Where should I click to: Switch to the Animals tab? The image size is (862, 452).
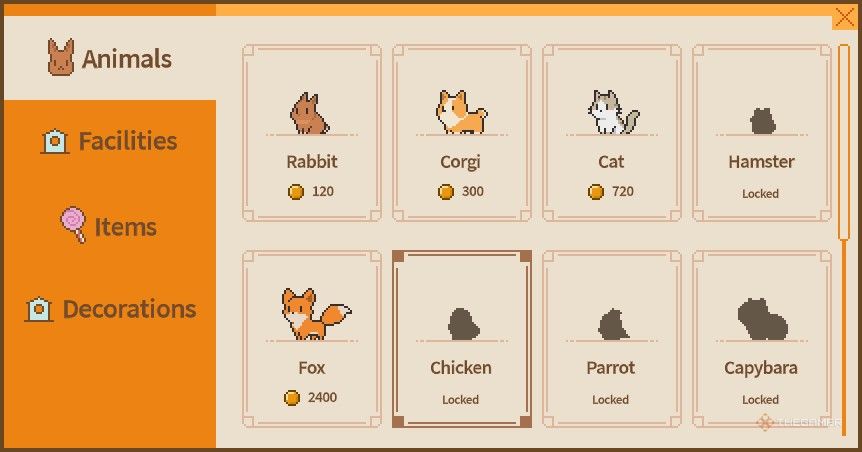pos(109,59)
